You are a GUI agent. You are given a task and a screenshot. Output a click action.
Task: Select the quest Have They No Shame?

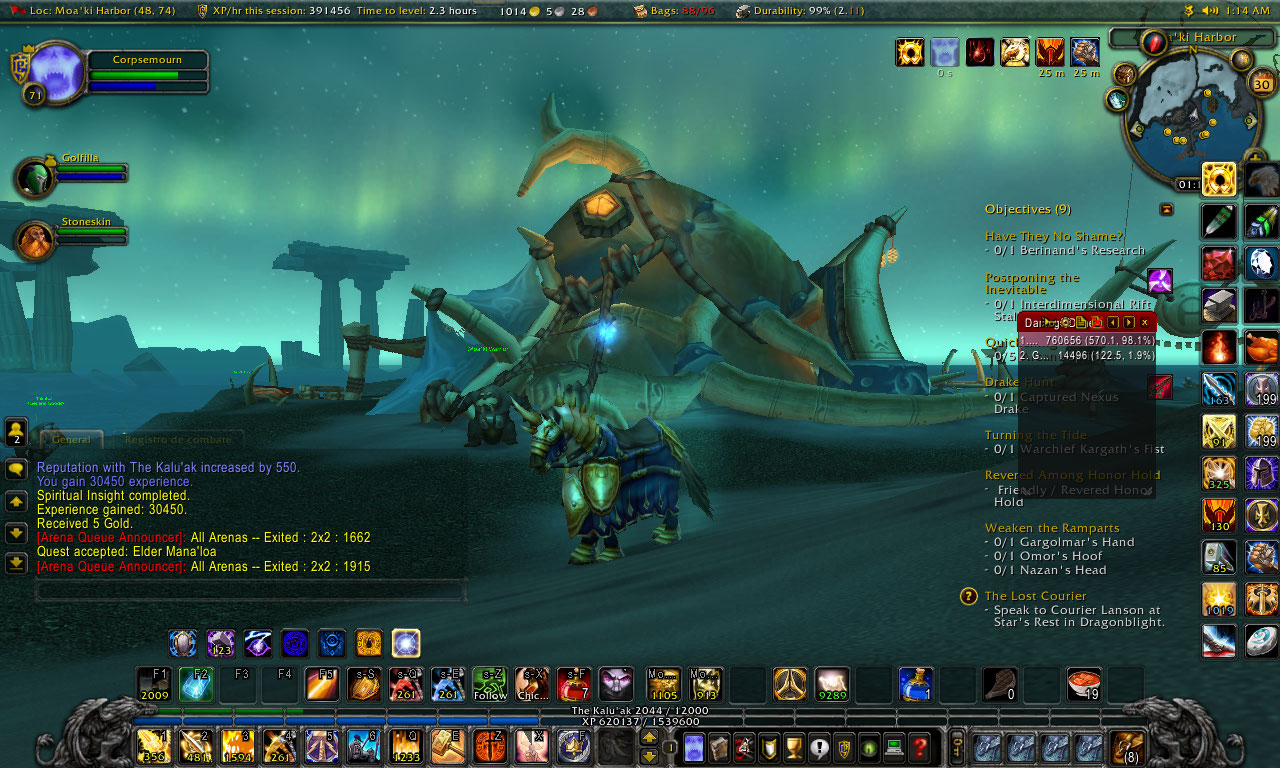click(x=1053, y=237)
